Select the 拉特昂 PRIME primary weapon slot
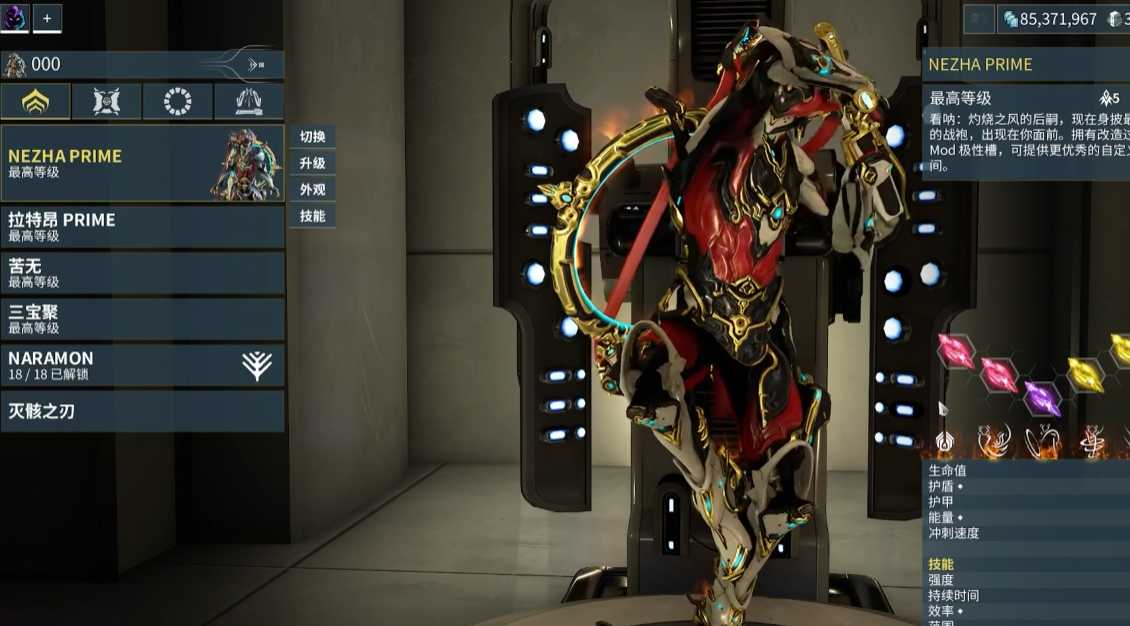 [x=142, y=227]
